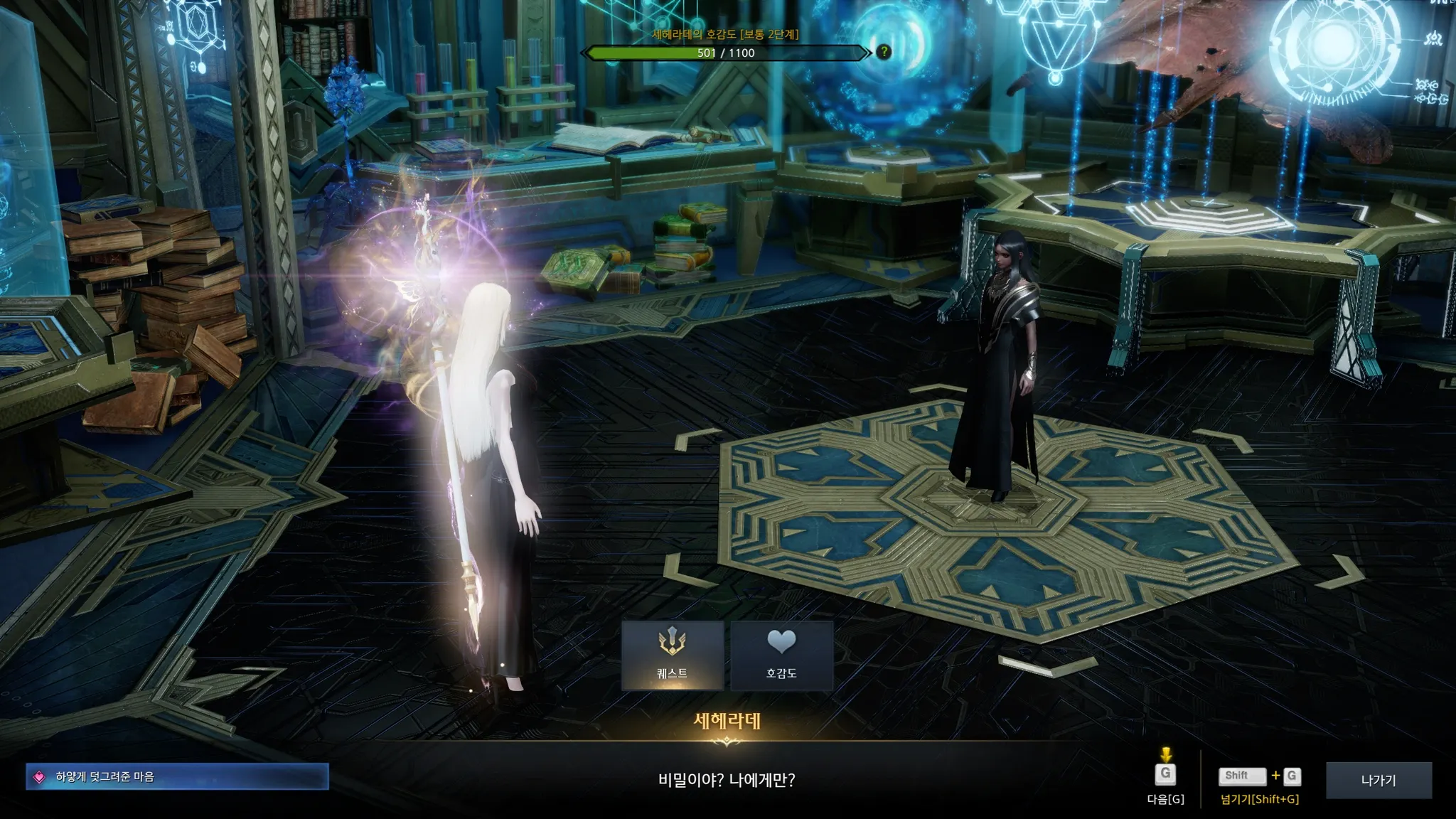Open the rapport help question mark icon
Viewport: 1456px width, 819px height.
click(884, 52)
